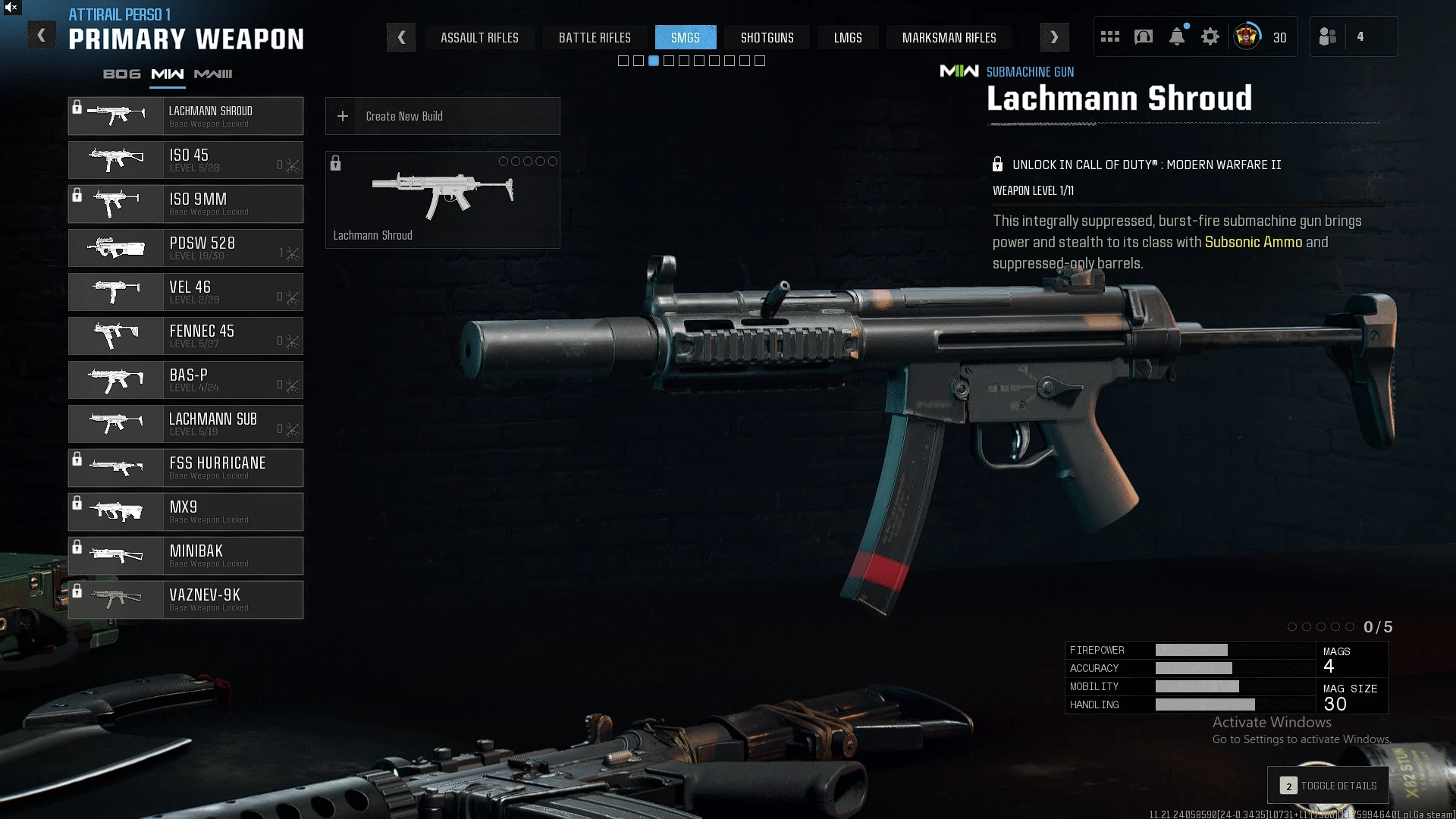Image resolution: width=1456 pixels, height=819 pixels.
Task: Switch to the MWIII weapon filter
Action: click(x=213, y=74)
